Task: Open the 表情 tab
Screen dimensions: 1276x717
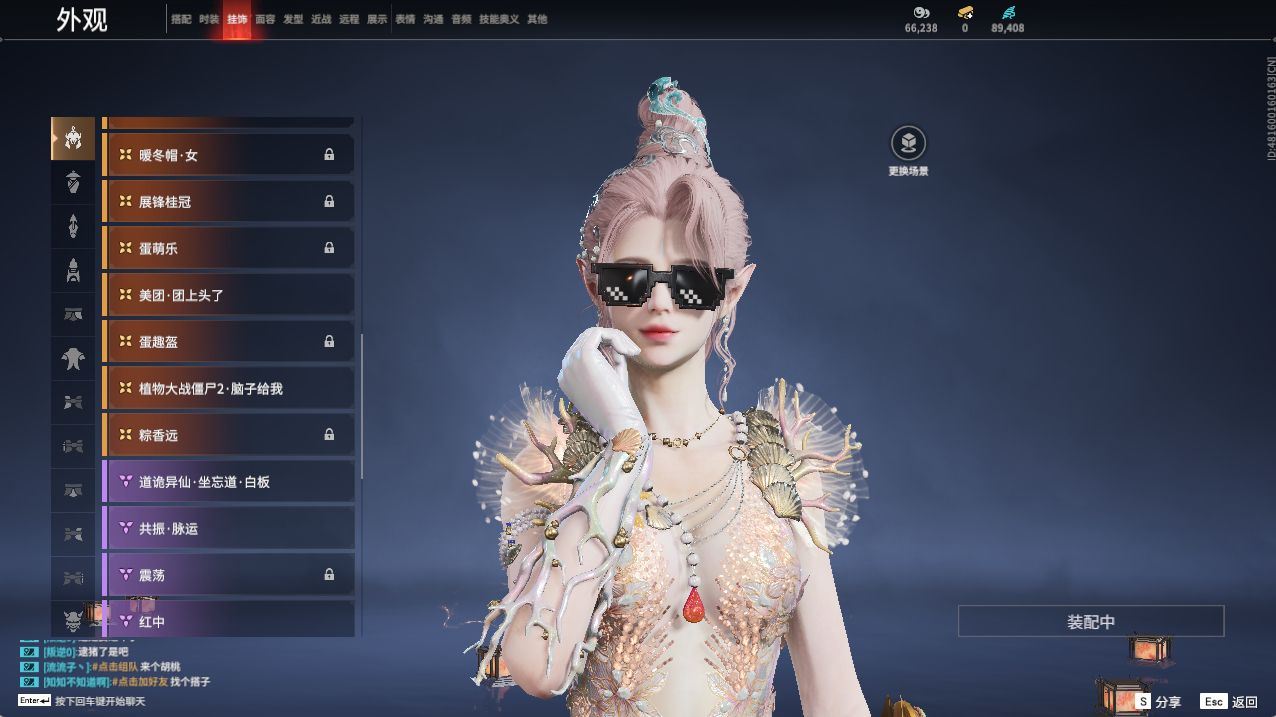Action: point(405,19)
